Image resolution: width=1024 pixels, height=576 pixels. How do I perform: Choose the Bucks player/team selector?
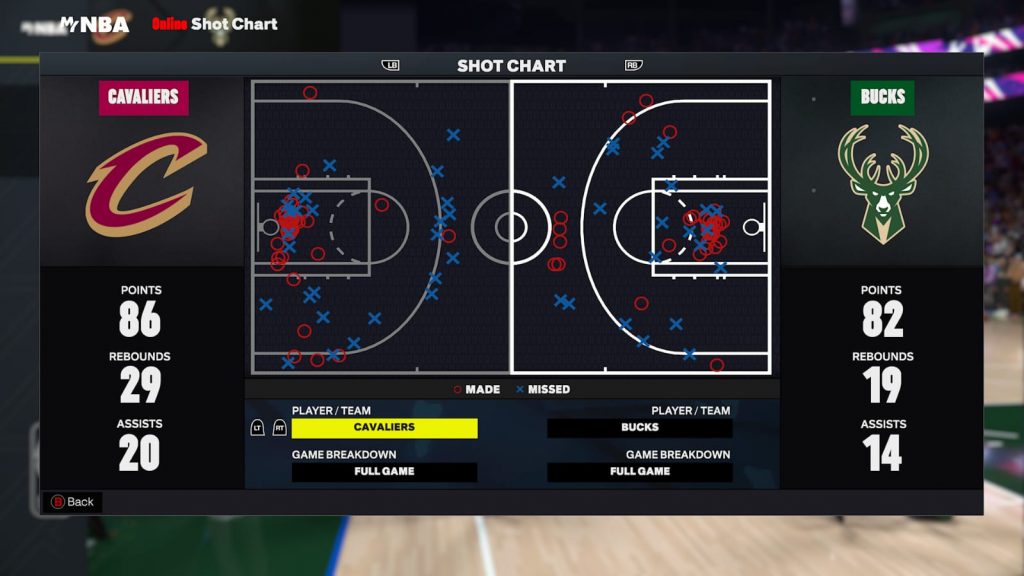click(640, 428)
